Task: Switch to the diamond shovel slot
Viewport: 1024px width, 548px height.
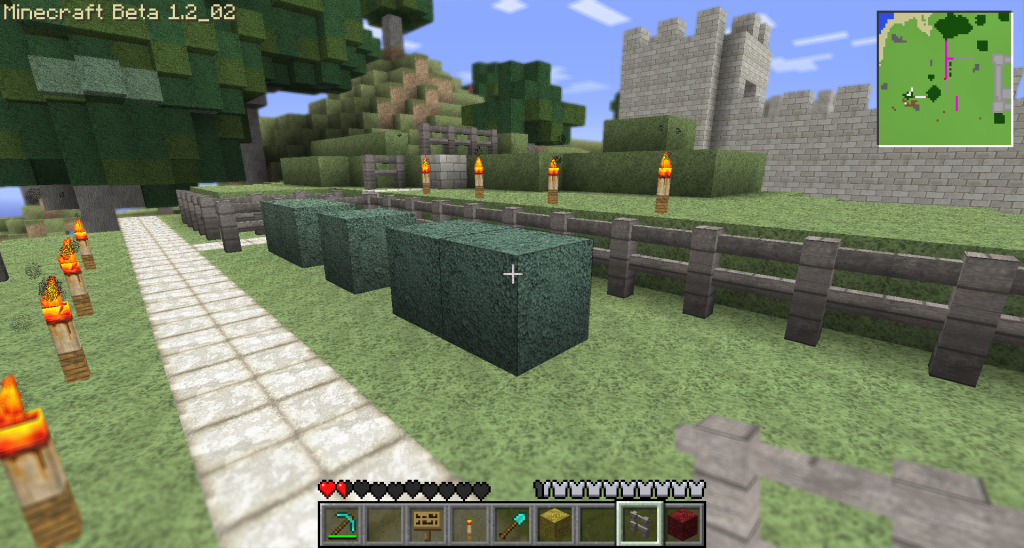Action: pos(512,523)
